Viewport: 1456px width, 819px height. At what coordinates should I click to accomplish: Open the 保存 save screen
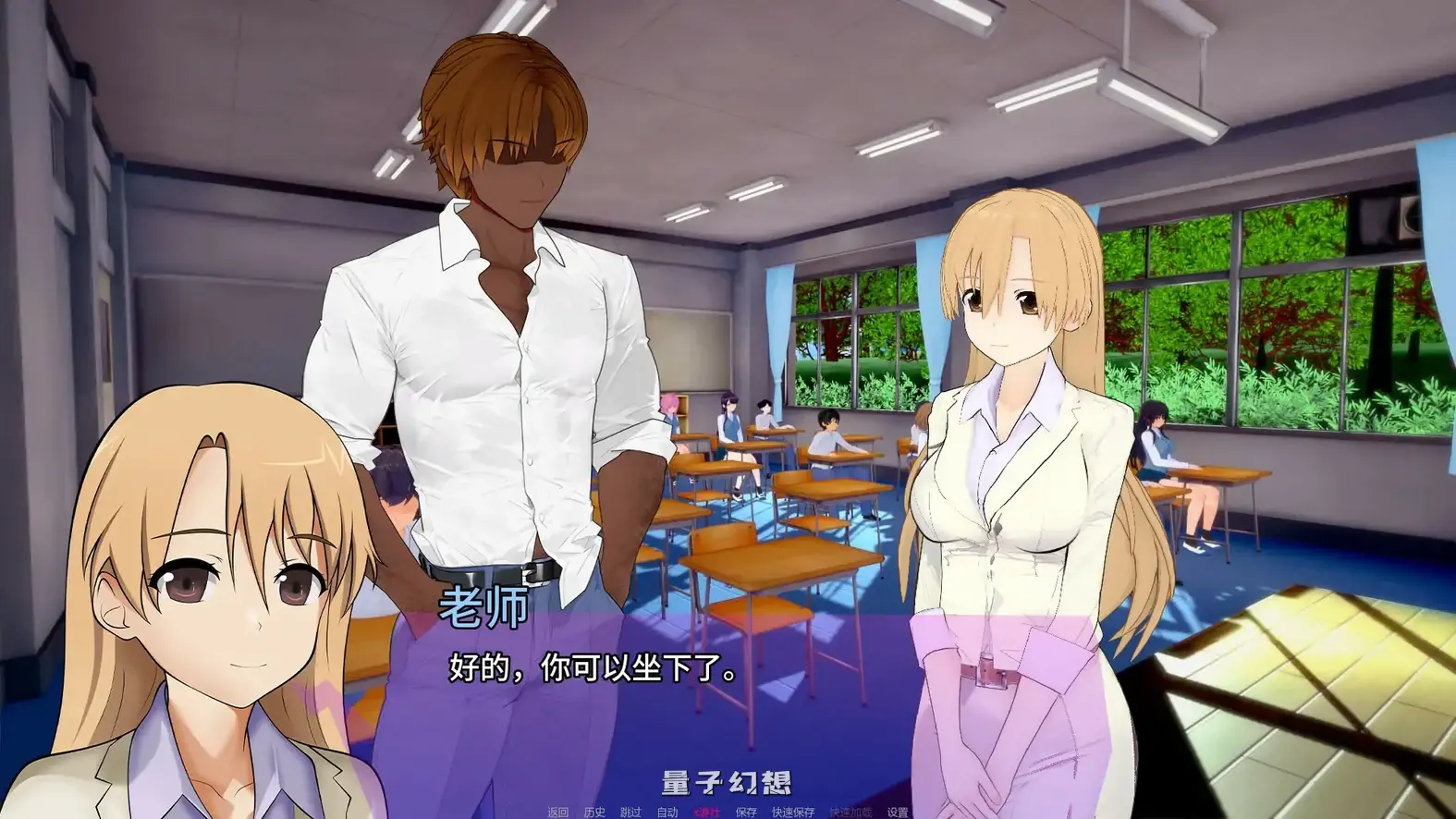[x=747, y=812]
